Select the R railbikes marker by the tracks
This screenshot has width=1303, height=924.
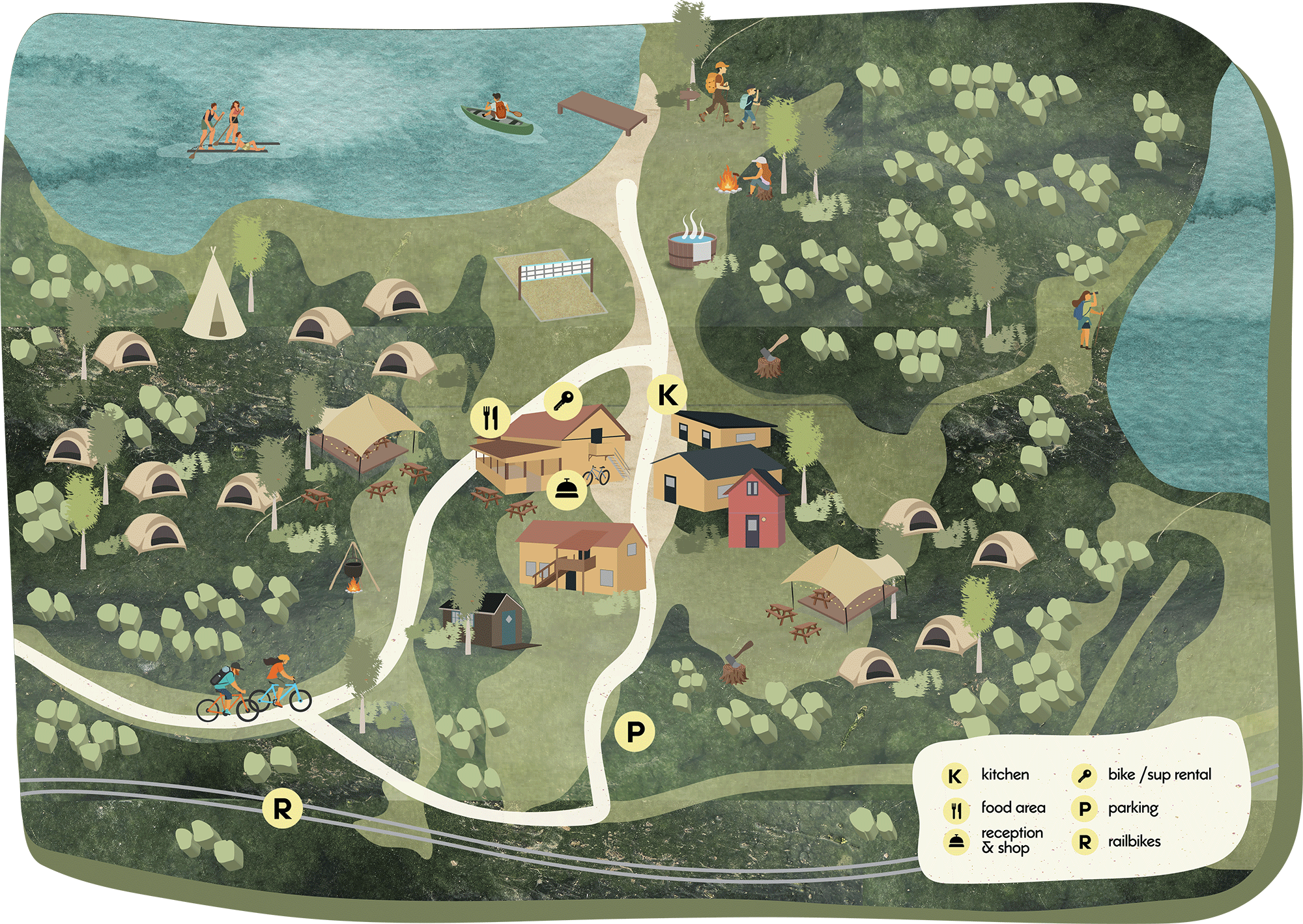[x=282, y=809]
